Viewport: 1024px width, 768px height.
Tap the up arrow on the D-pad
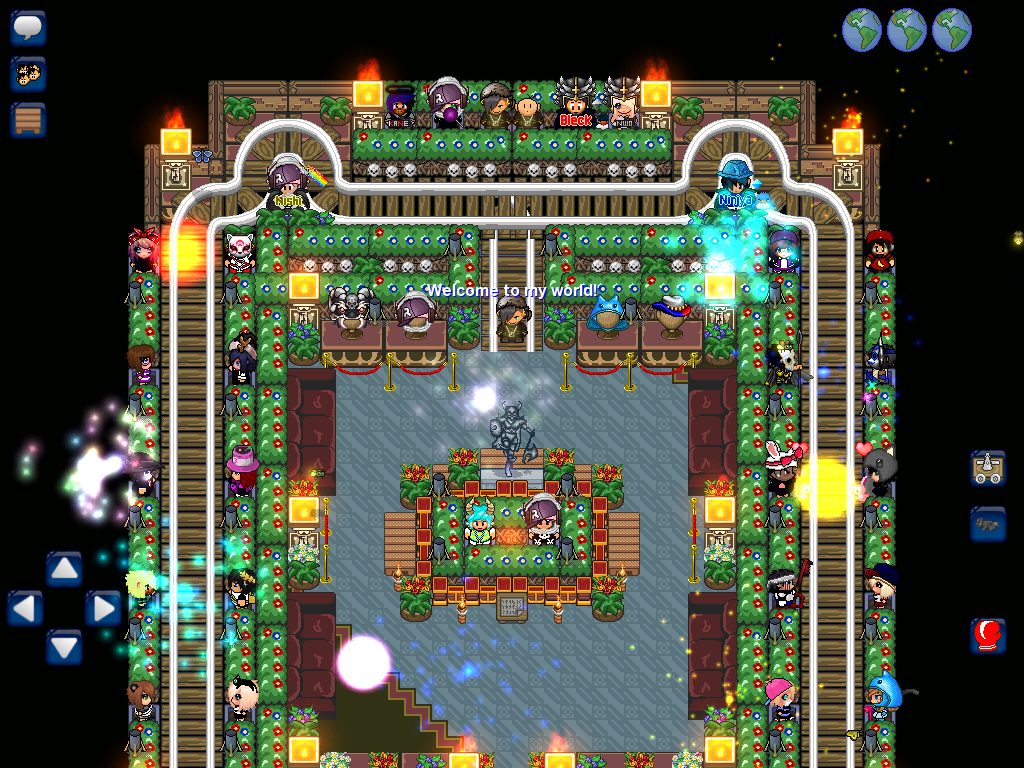click(64, 569)
